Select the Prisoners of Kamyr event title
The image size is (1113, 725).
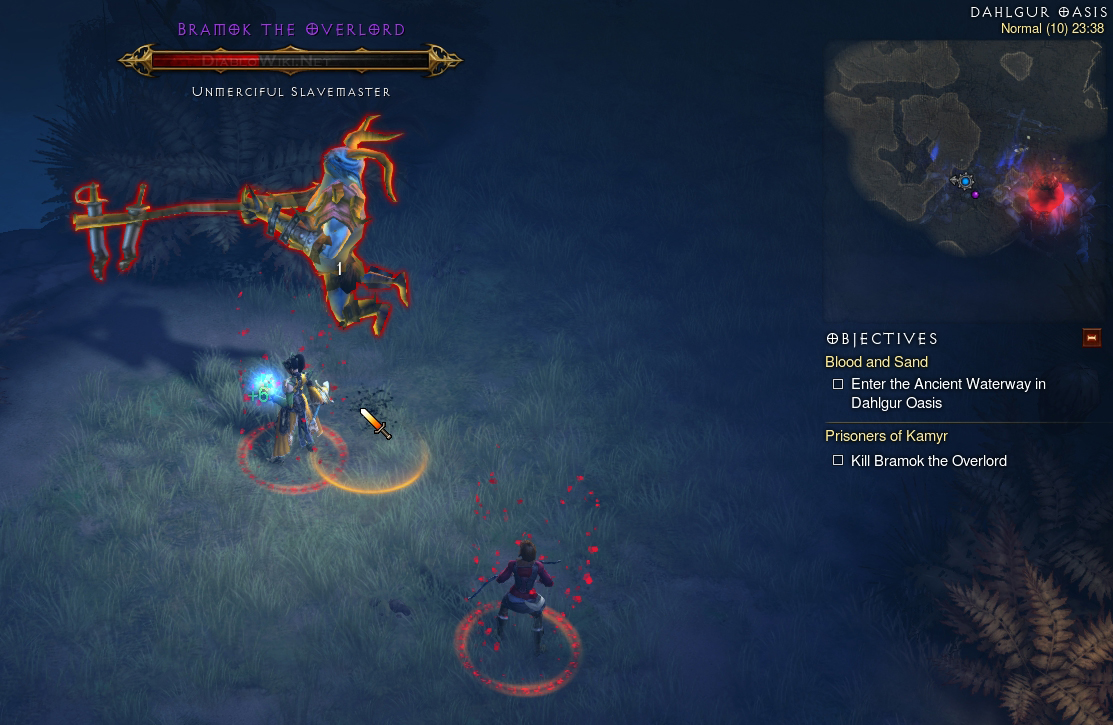click(886, 436)
